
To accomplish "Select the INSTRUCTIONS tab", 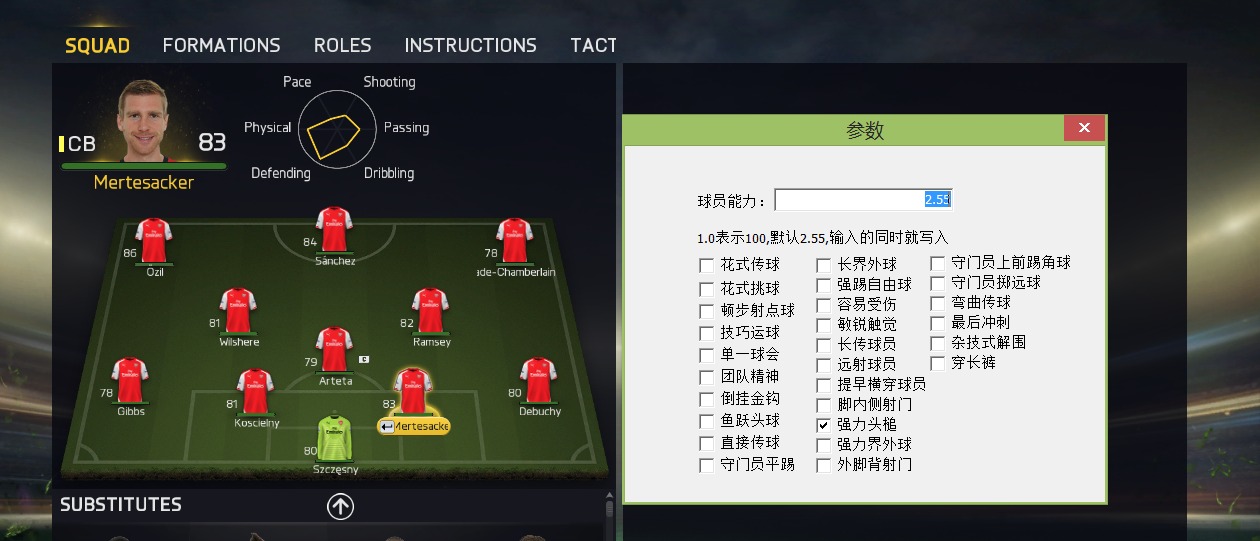I will click(470, 45).
